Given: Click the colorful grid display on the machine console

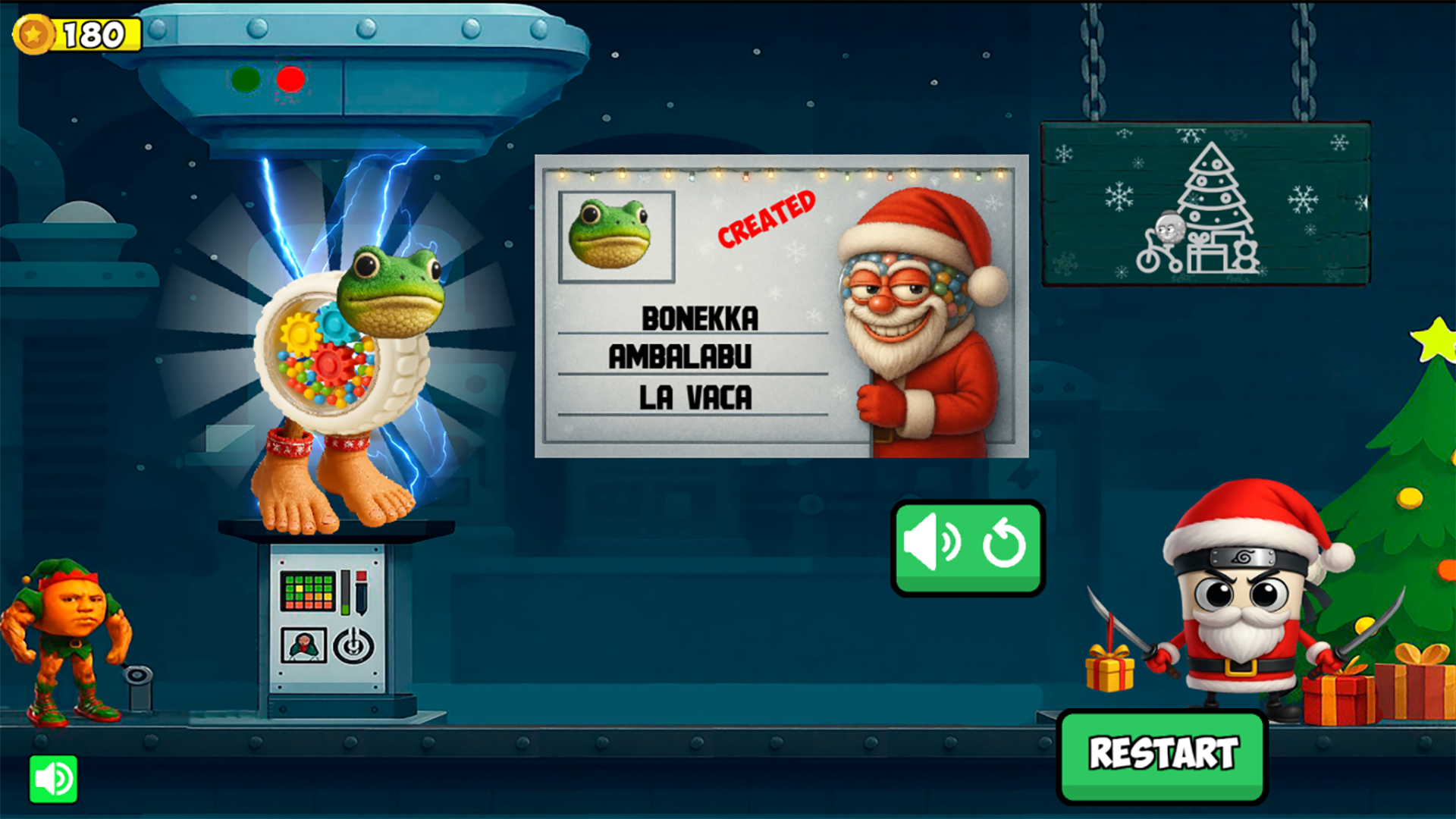Looking at the screenshot, I should click(308, 591).
